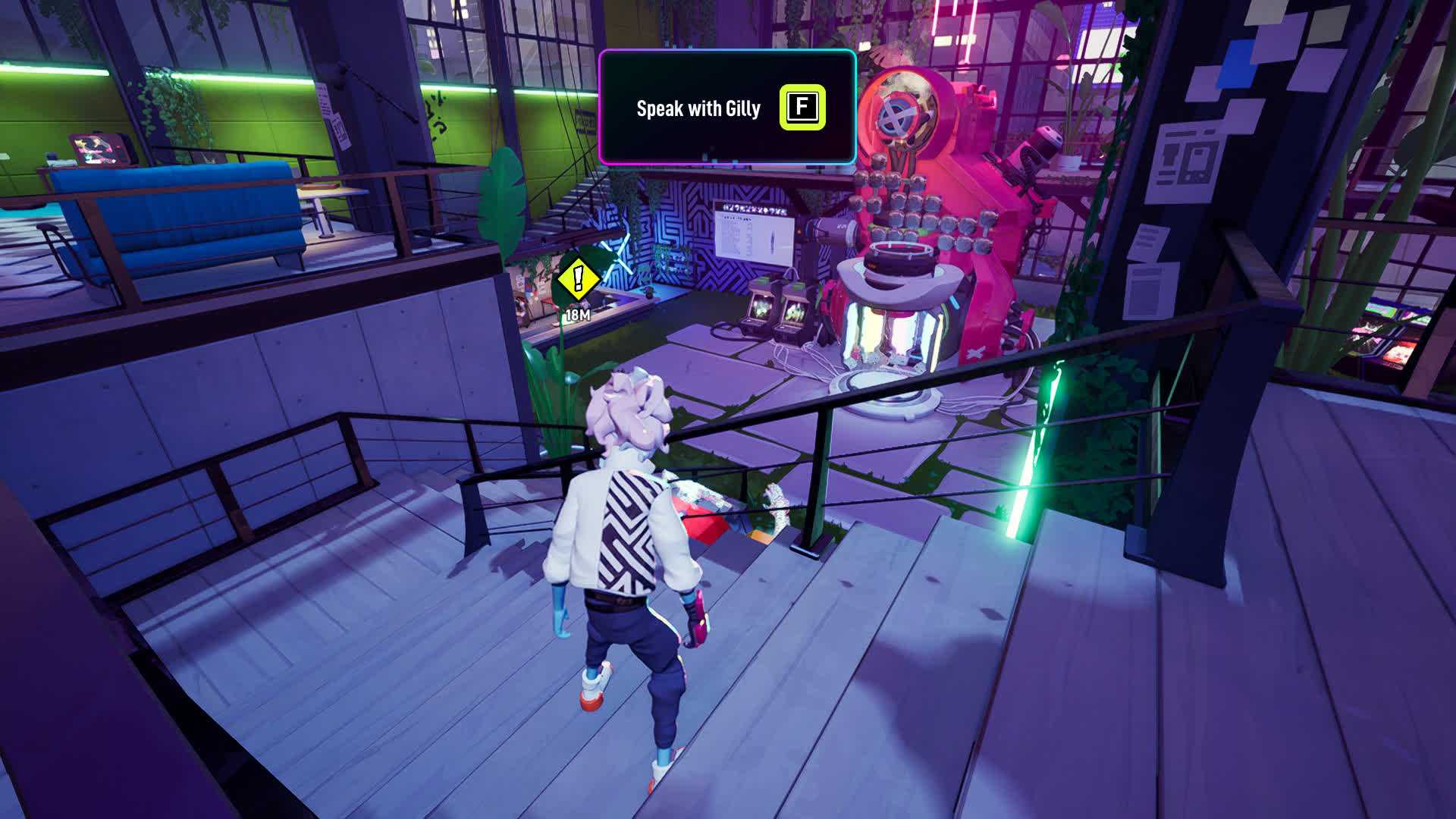Click the yellow exclamation quest marker
The height and width of the screenshot is (819, 1456).
coord(579,279)
